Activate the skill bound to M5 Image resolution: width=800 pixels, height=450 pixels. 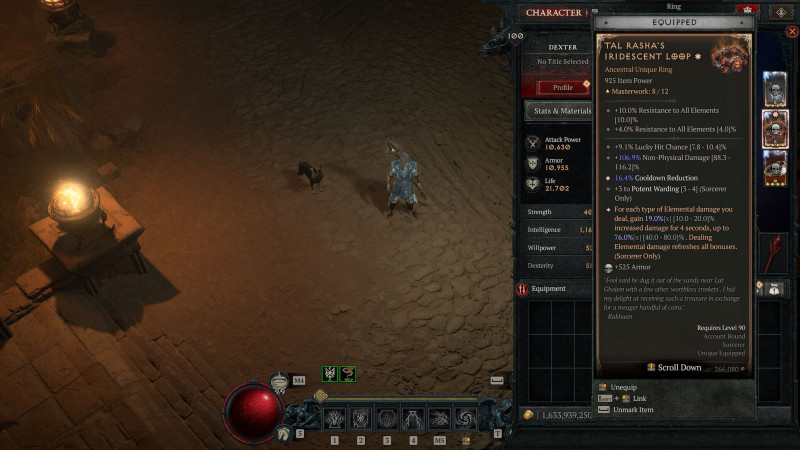click(439, 418)
